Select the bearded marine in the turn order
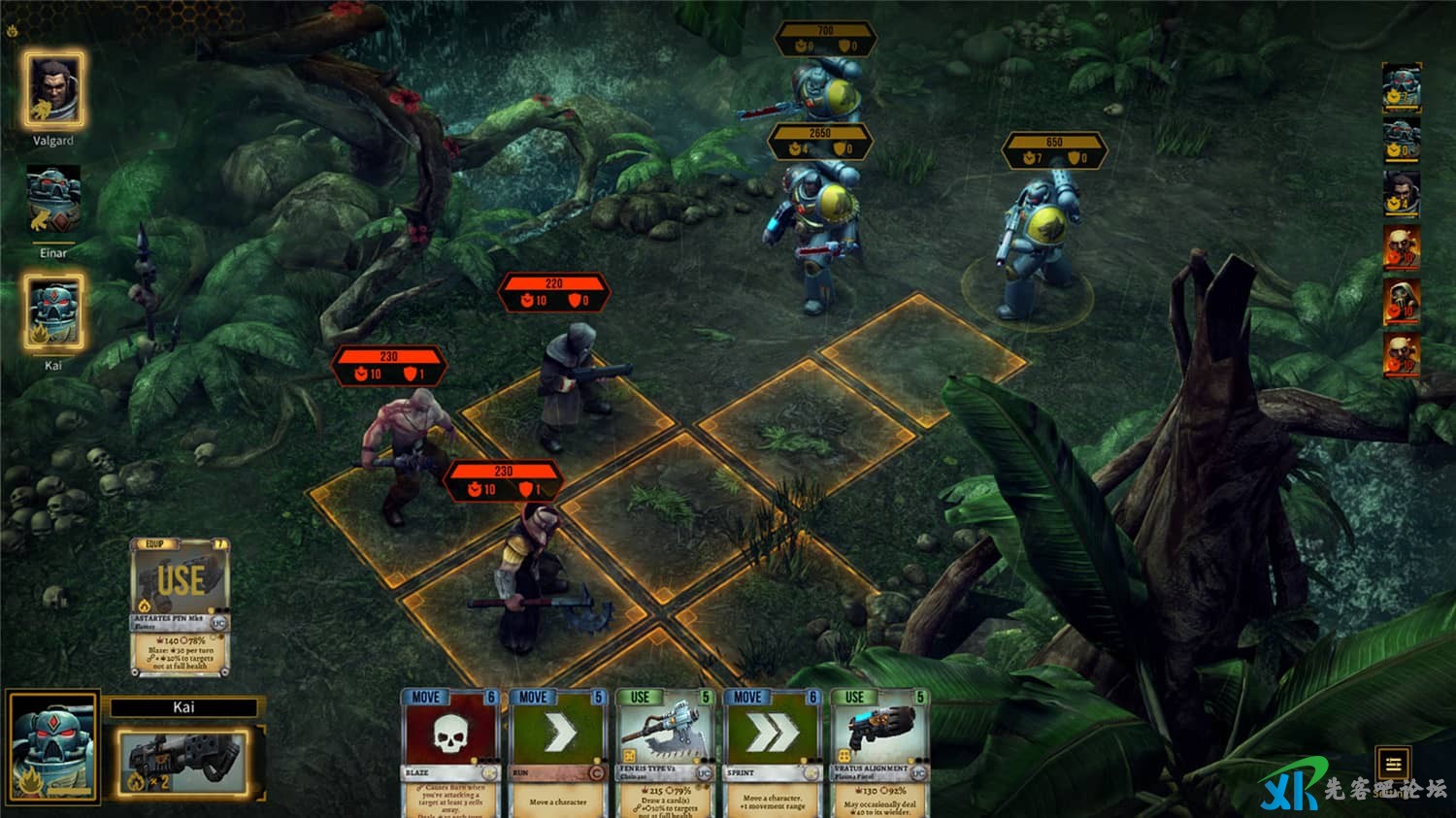Screen dimensions: 1456x818 [x=1401, y=194]
